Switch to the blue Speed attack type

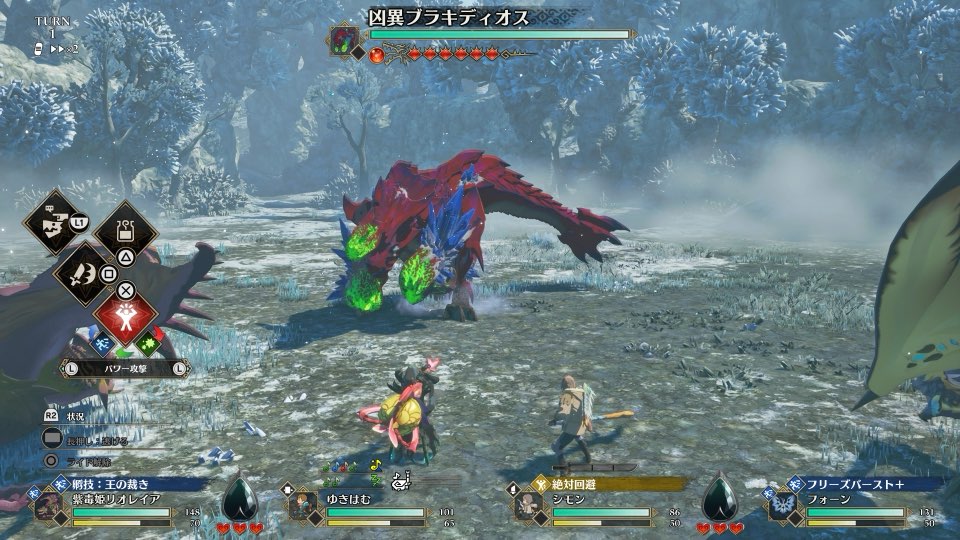pyautogui.click(x=103, y=343)
